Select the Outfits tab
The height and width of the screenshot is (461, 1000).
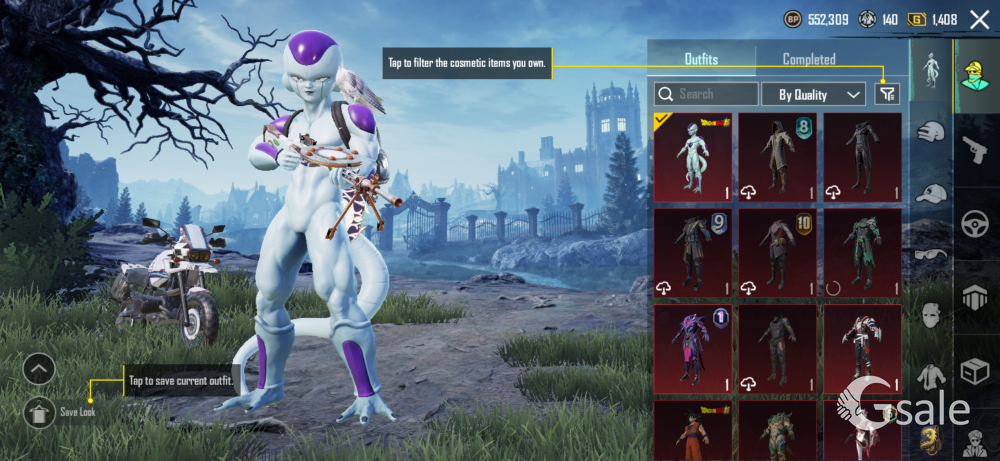701,59
